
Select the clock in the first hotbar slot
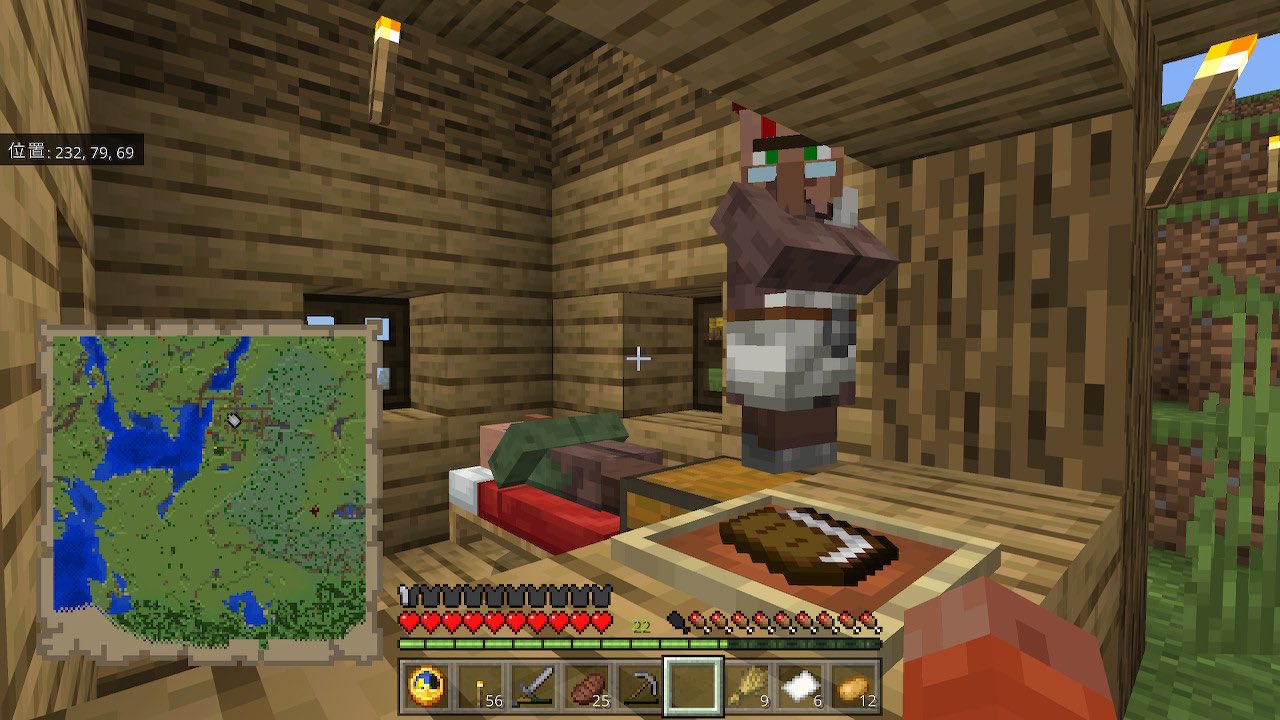click(424, 686)
